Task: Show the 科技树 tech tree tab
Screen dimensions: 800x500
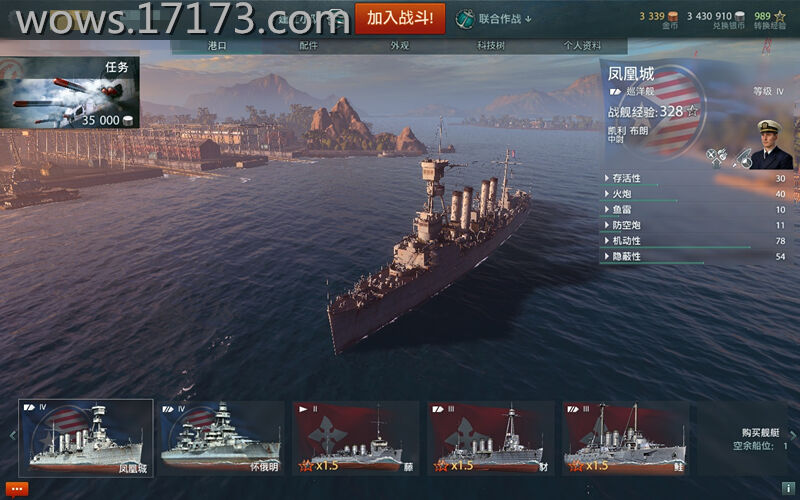Action: coord(490,46)
